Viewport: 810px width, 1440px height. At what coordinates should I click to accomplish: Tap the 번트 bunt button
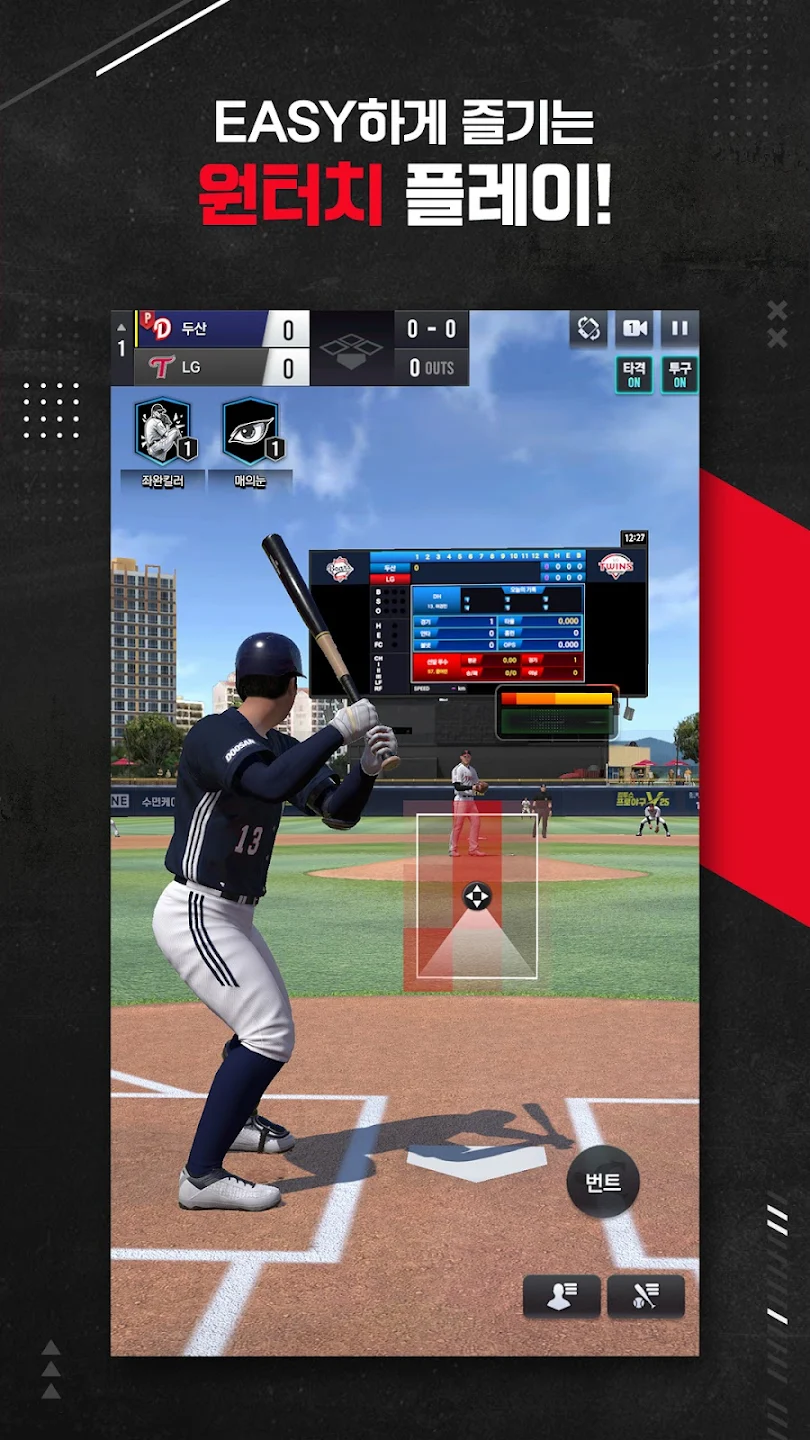pos(603,1183)
